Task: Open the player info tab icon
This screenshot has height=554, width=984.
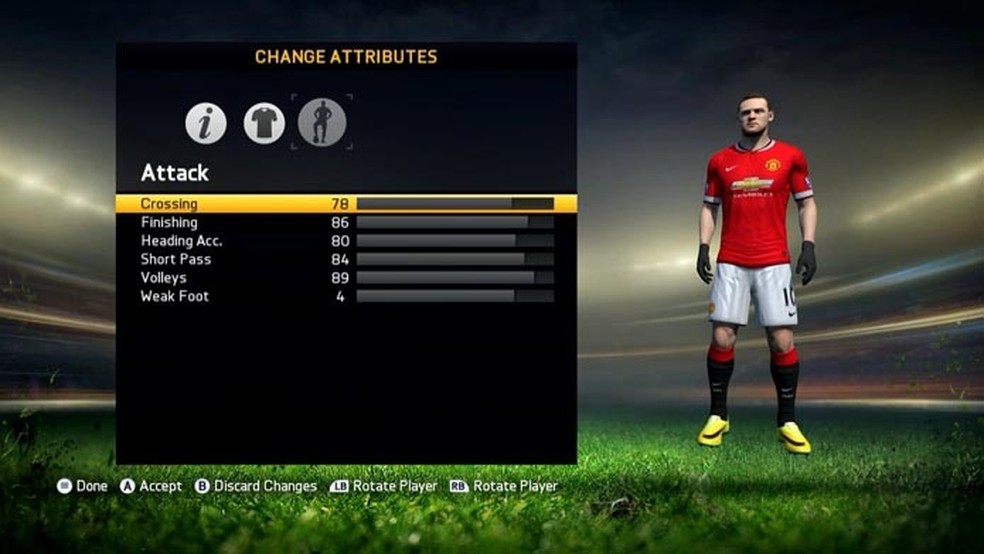Action: click(206, 123)
